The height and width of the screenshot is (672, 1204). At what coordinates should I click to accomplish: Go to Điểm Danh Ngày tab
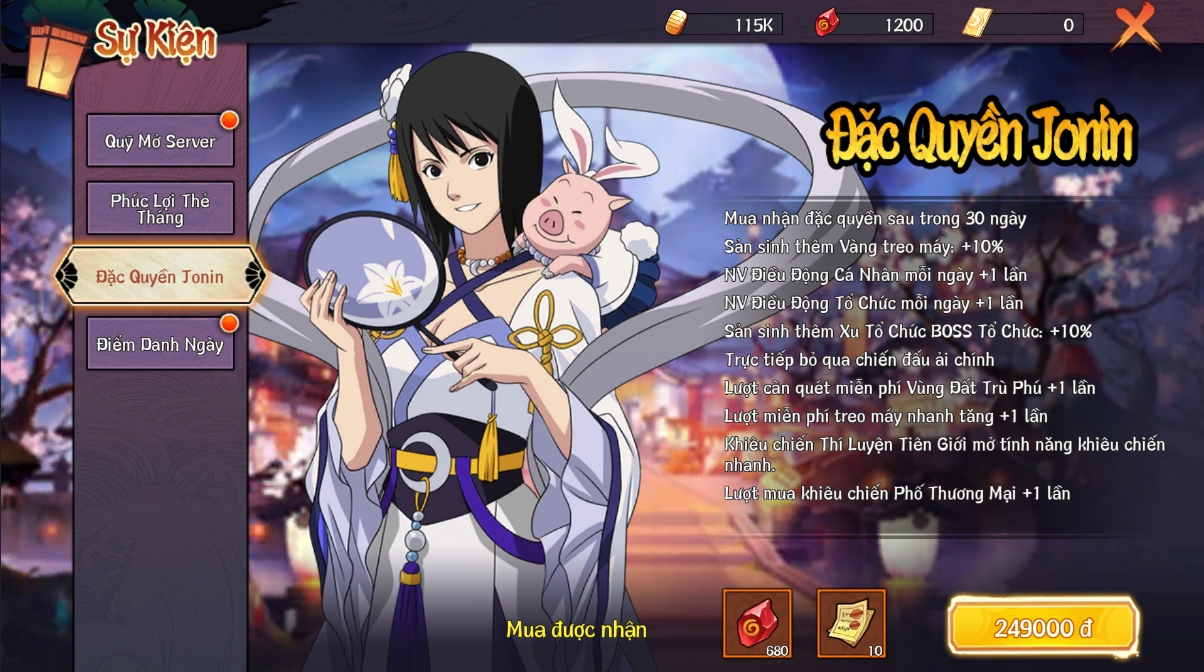point(160,344)
